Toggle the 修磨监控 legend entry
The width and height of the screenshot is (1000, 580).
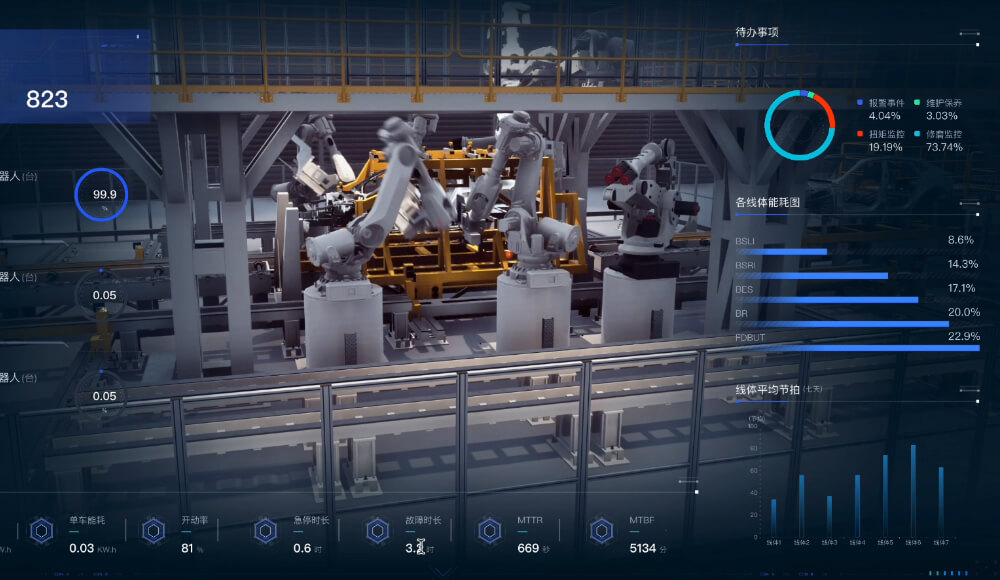point(943,133)
